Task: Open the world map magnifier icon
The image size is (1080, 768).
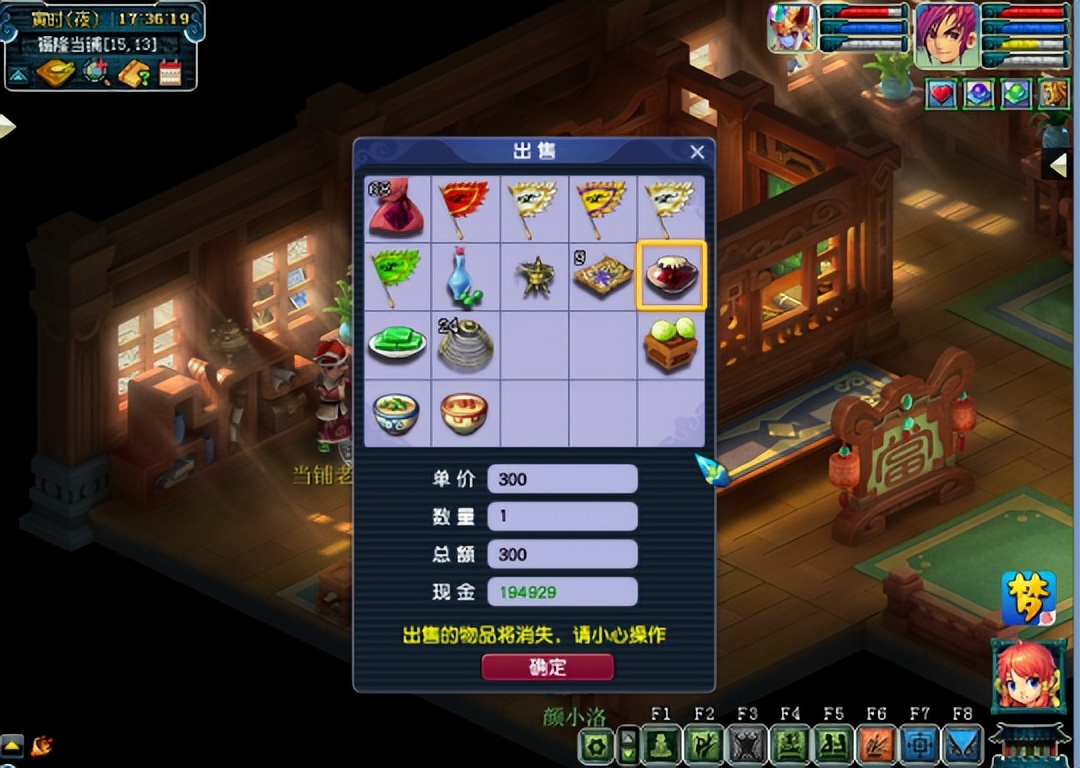Action: point(96,73)
